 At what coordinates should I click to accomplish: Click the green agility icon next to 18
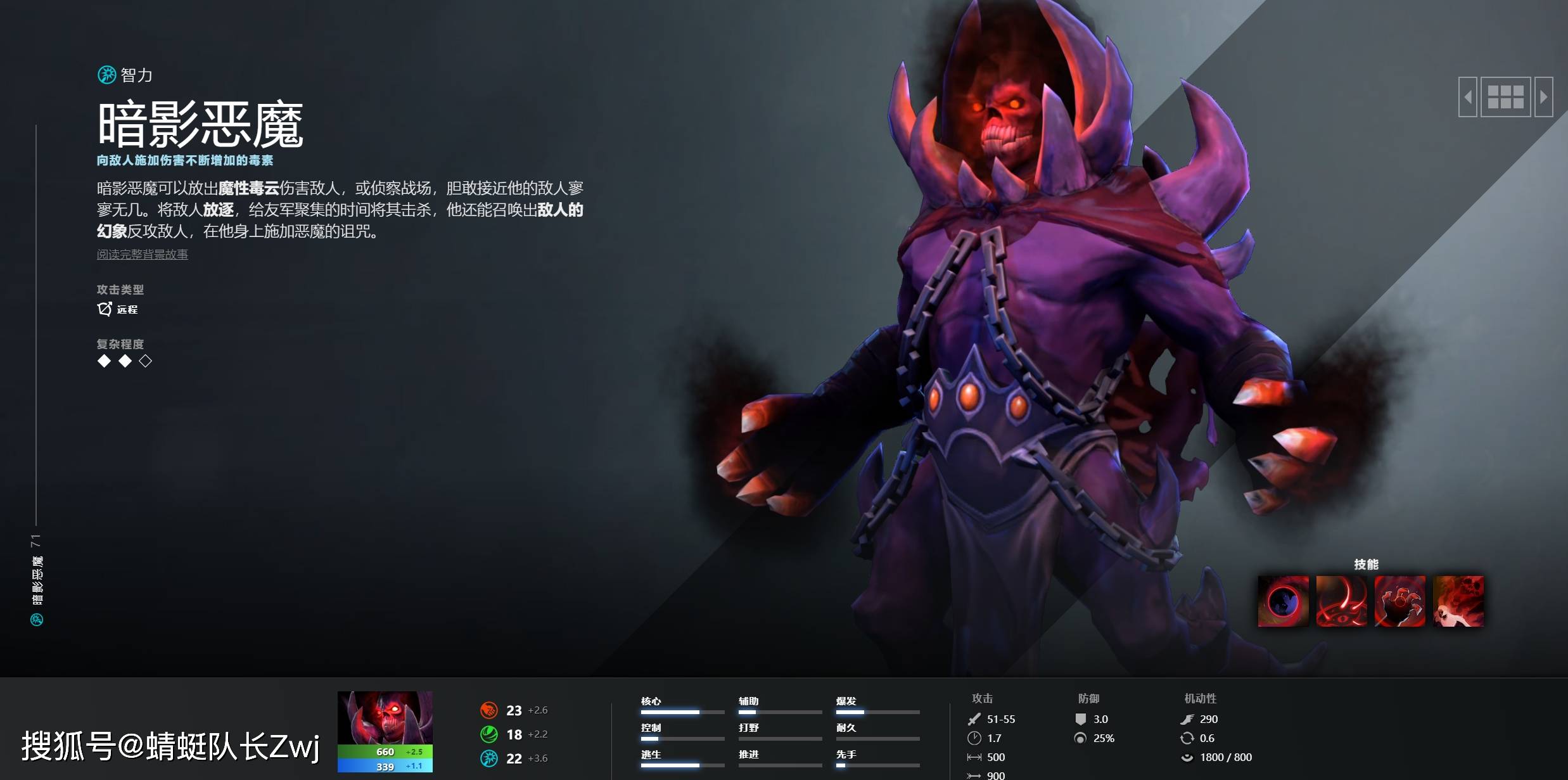(488, 734)
